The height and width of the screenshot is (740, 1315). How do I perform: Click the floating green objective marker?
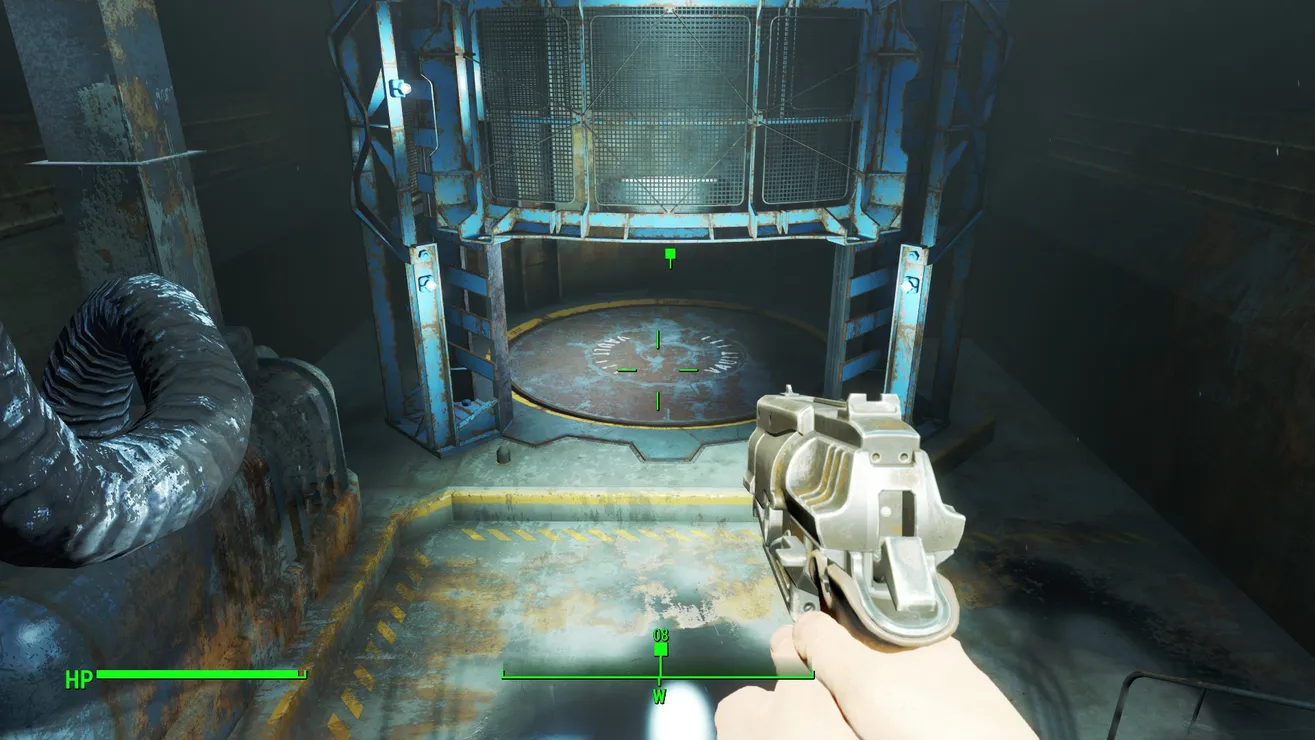670,256
